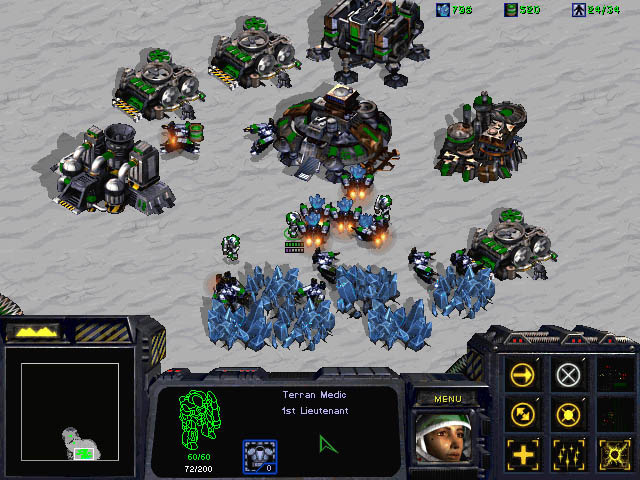Use the Restoration ability icon
The height and width of the screenshot is (480, 640).
click(x=568, y=452)
